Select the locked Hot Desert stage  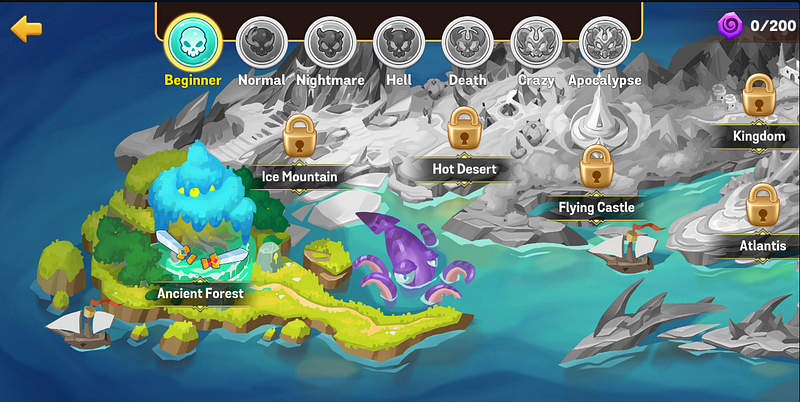464,128
